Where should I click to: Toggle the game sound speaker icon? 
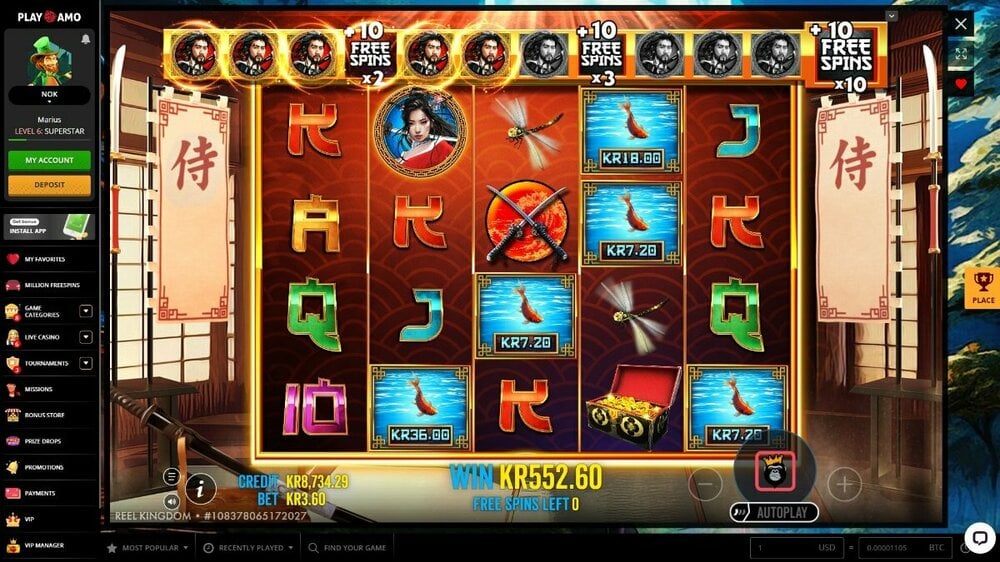[172, 500]
